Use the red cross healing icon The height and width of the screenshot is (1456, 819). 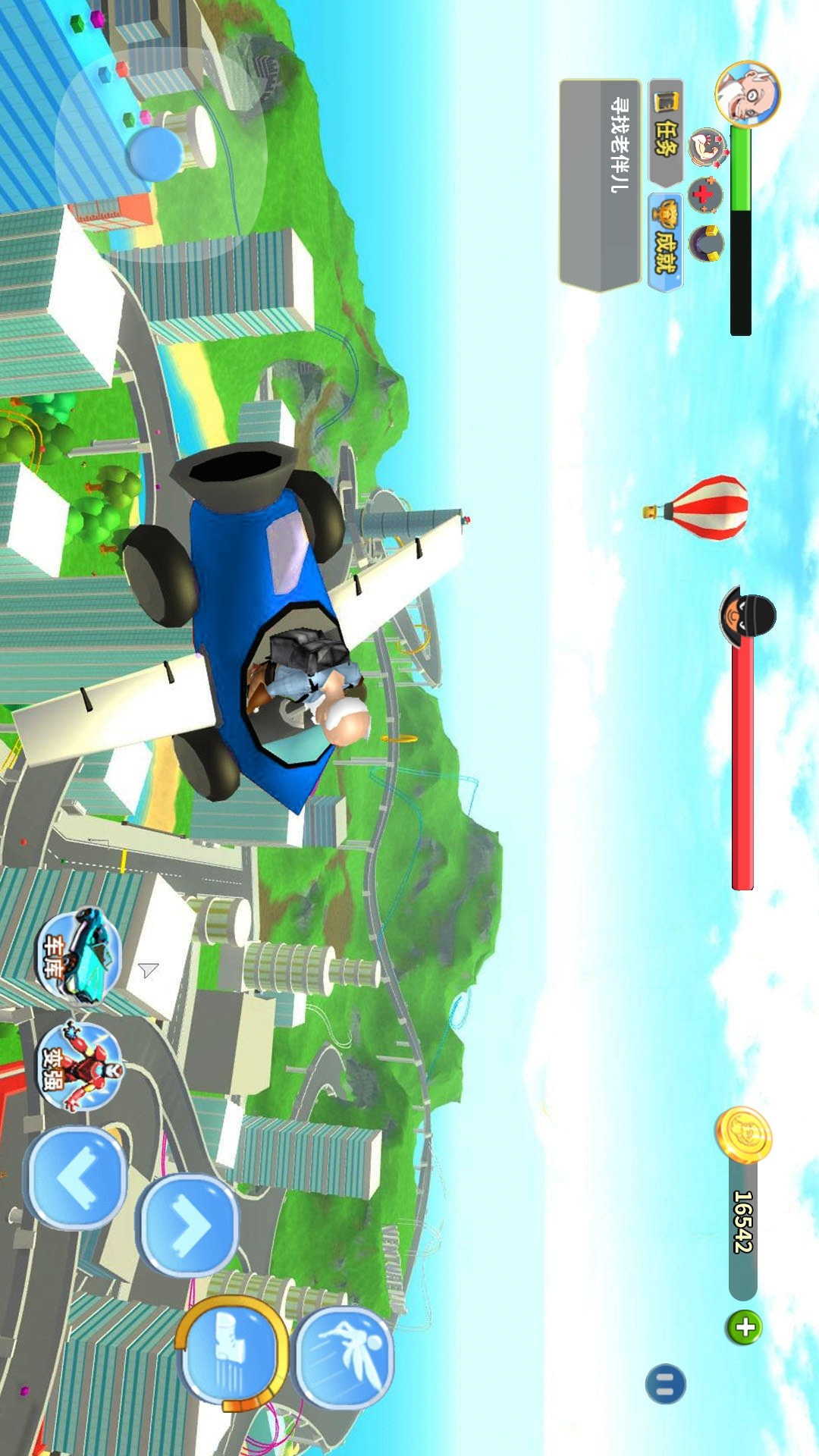(705, 195)
